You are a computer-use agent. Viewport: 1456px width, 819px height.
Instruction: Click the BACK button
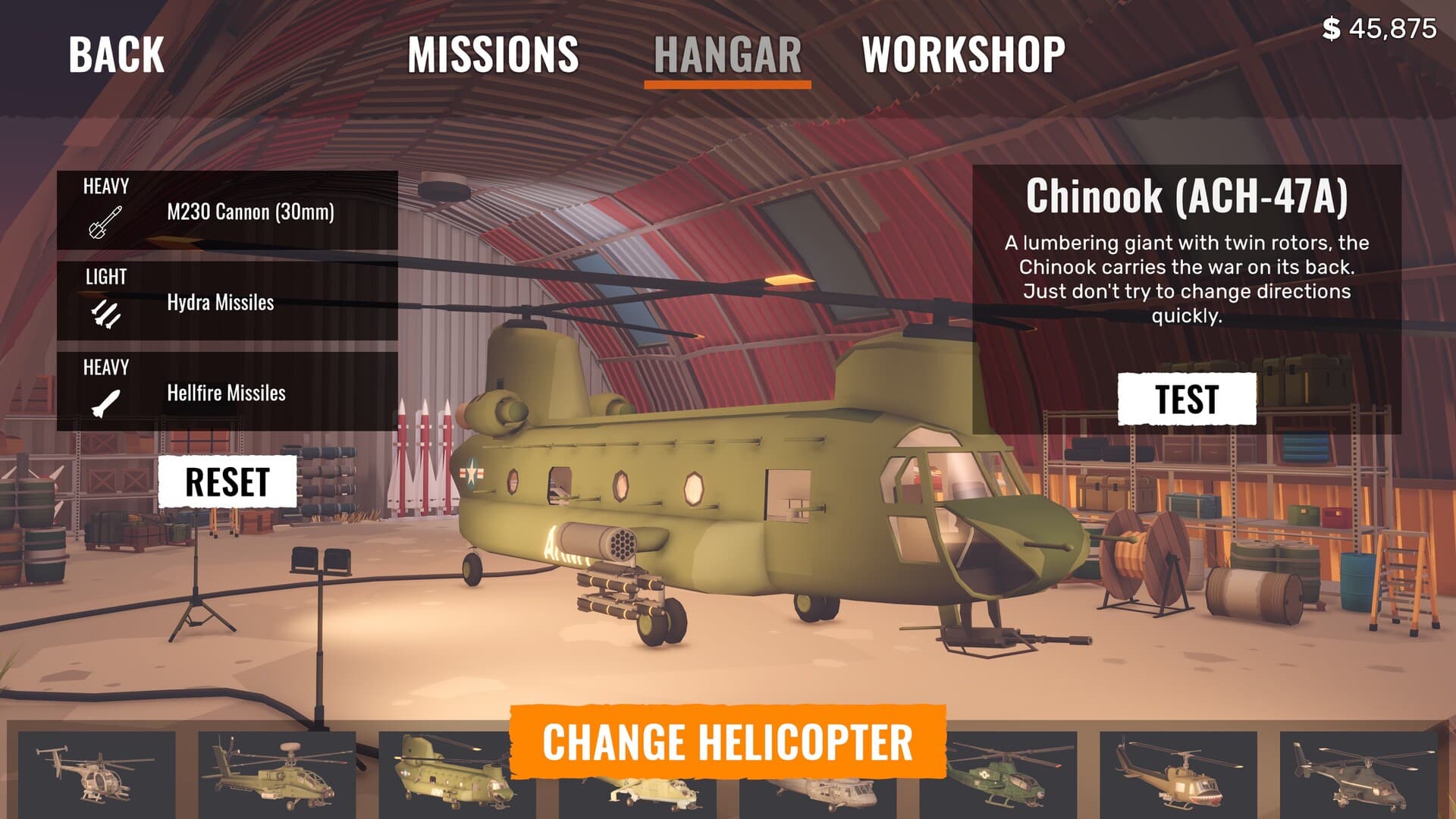115,55
